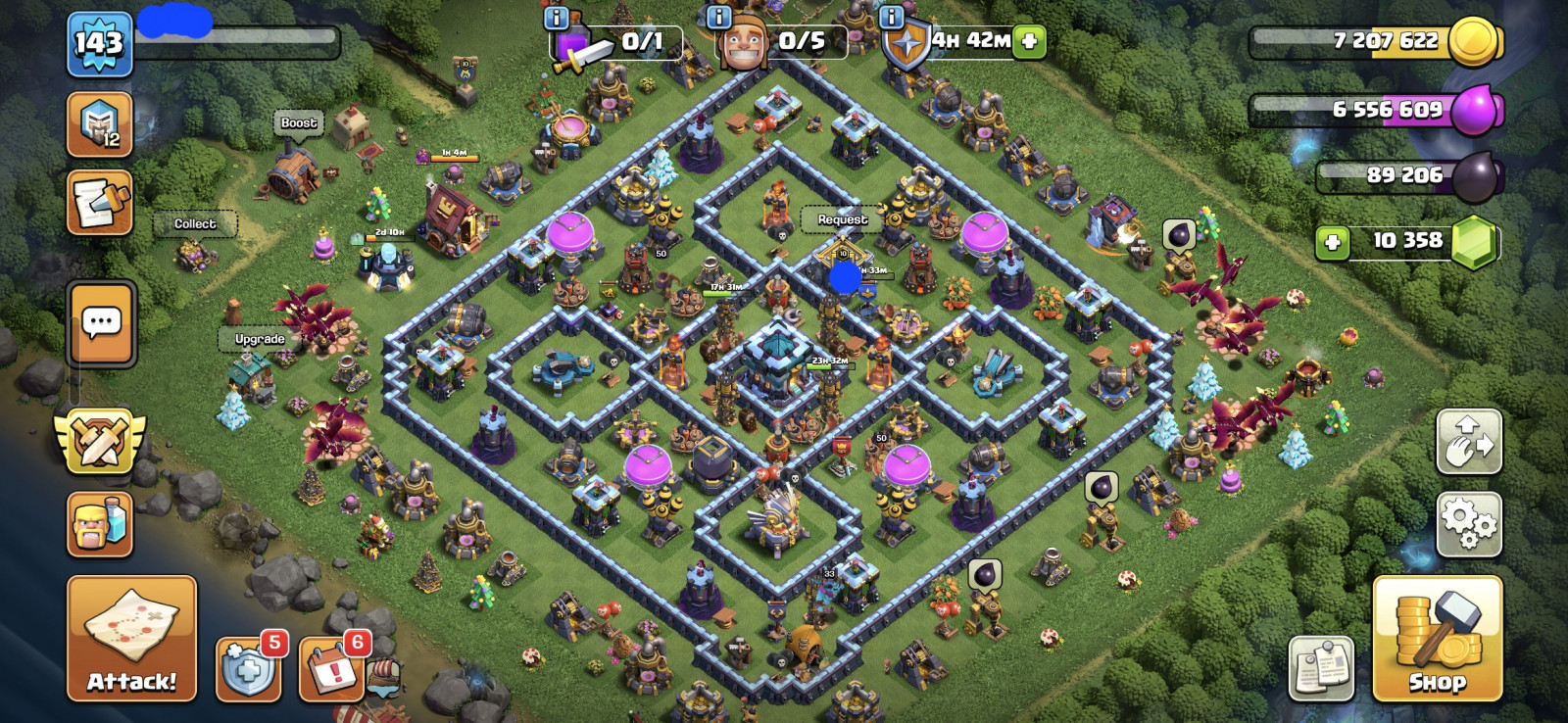1568x723 pixels.
Task: Extend shield with the green plus button
Action: [1029, 41]
